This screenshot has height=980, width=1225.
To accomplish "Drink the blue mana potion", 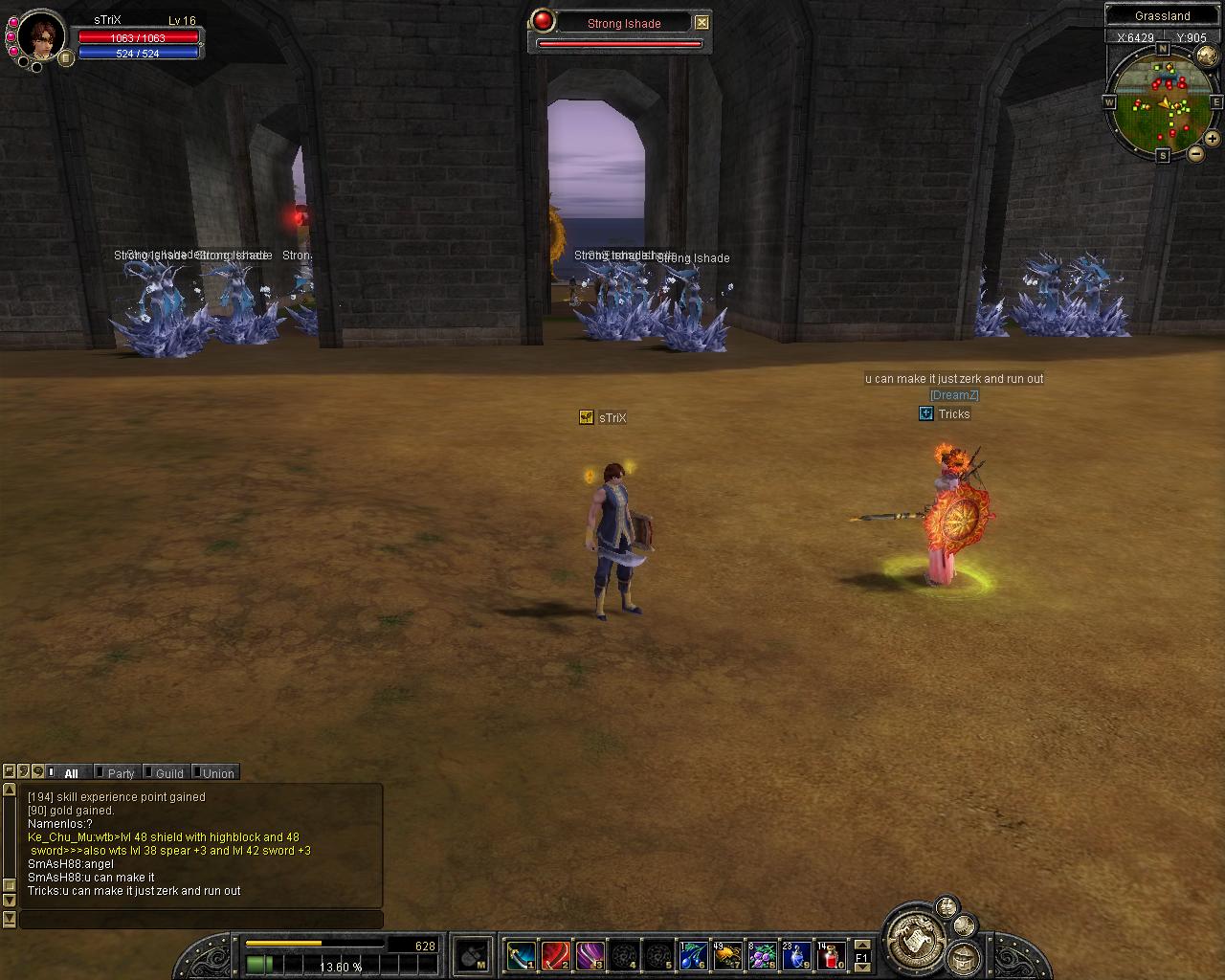I will [796, 955].
